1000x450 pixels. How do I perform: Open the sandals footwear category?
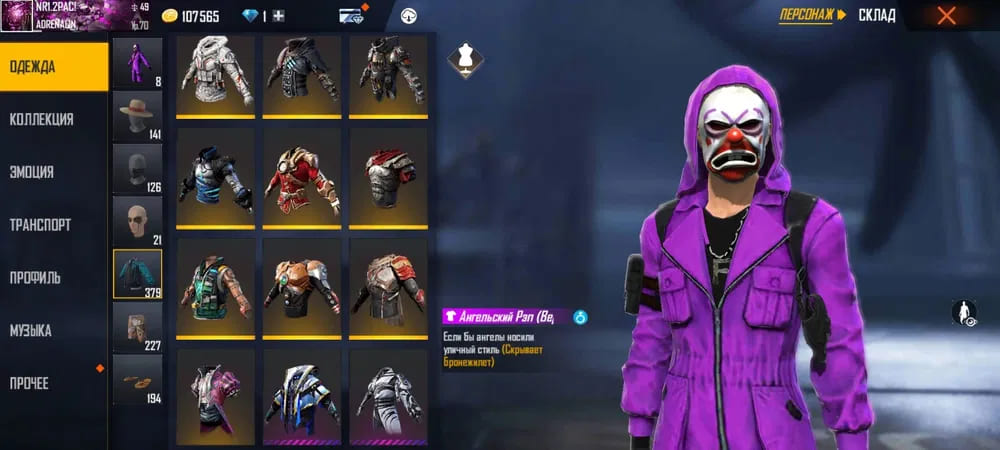(x=137, y=380)
